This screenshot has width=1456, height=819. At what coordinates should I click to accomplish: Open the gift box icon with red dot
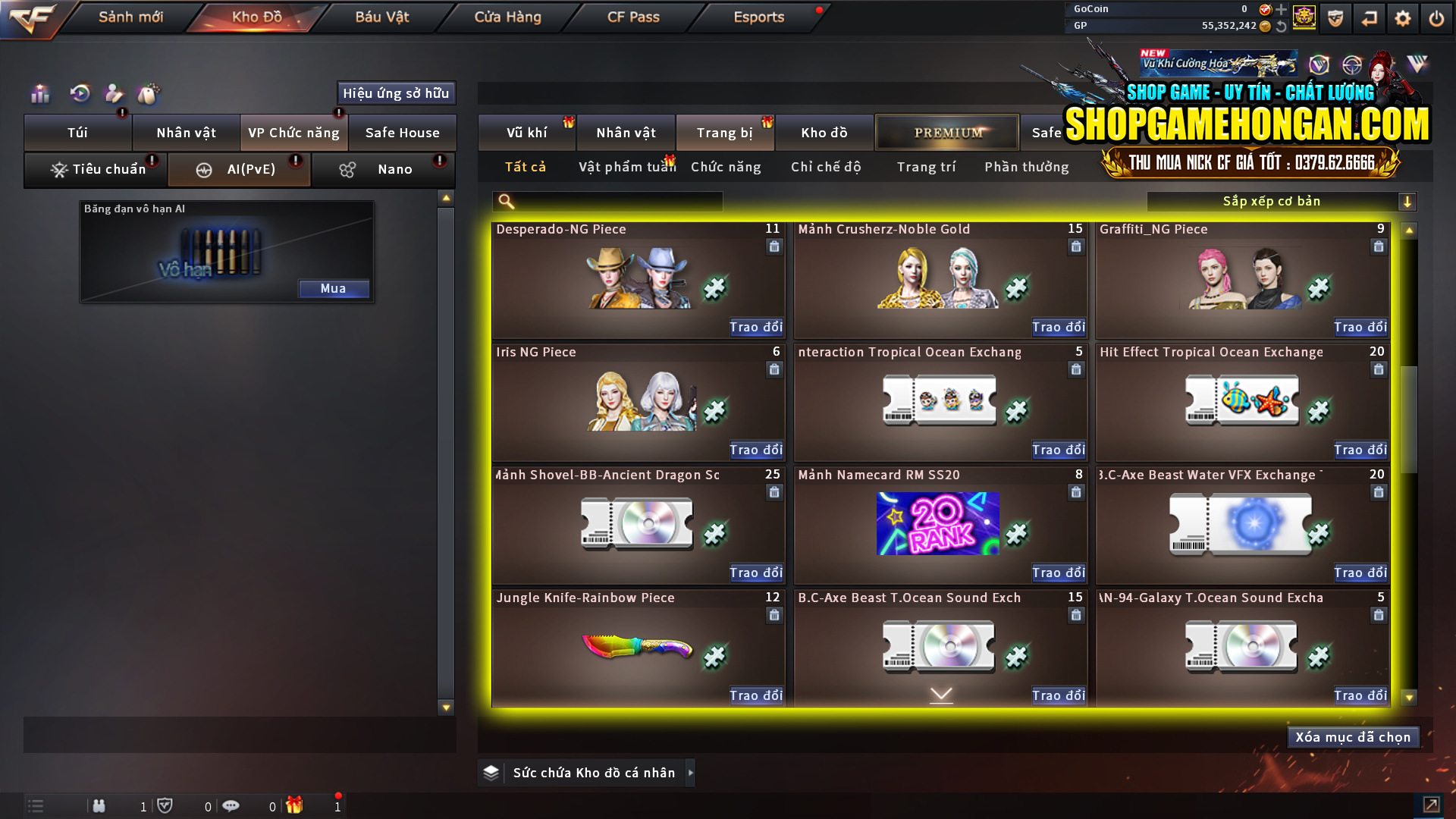[x=296, y=806]
